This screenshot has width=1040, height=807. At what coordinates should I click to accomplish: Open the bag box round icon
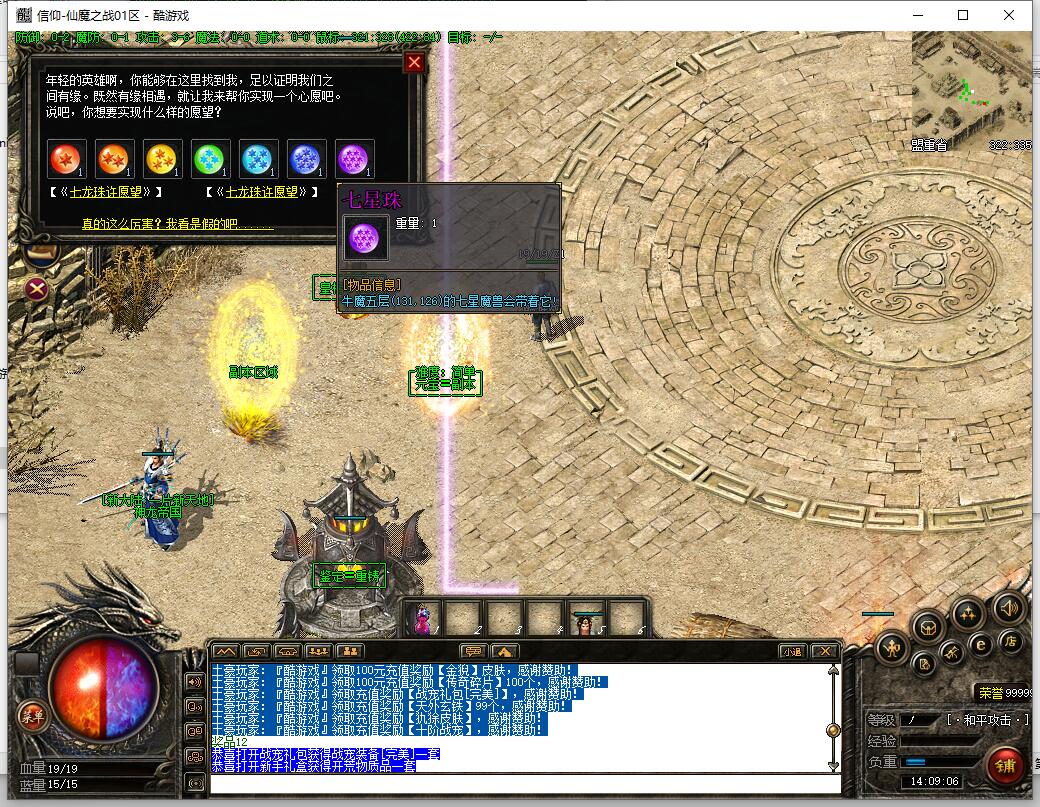[x=929, y=627]
